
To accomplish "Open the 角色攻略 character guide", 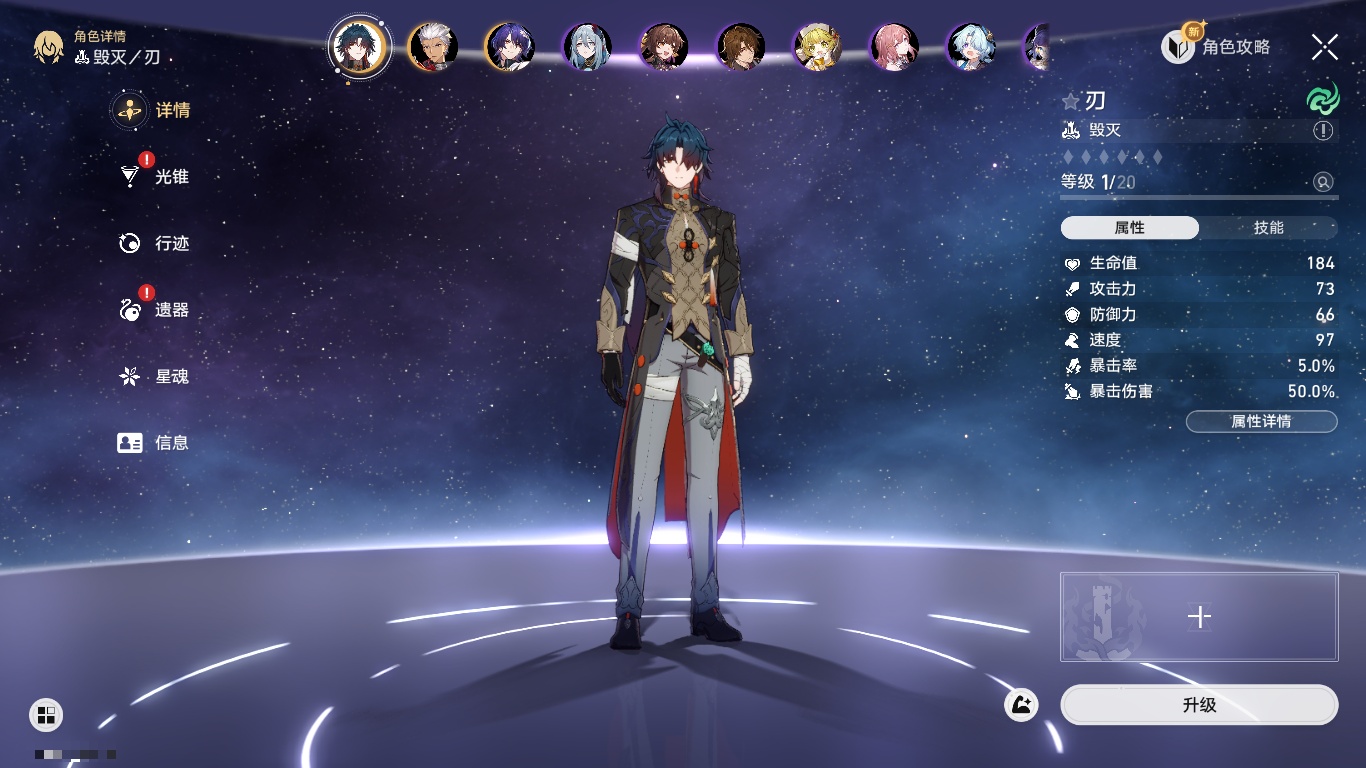I will [1217, 46].
